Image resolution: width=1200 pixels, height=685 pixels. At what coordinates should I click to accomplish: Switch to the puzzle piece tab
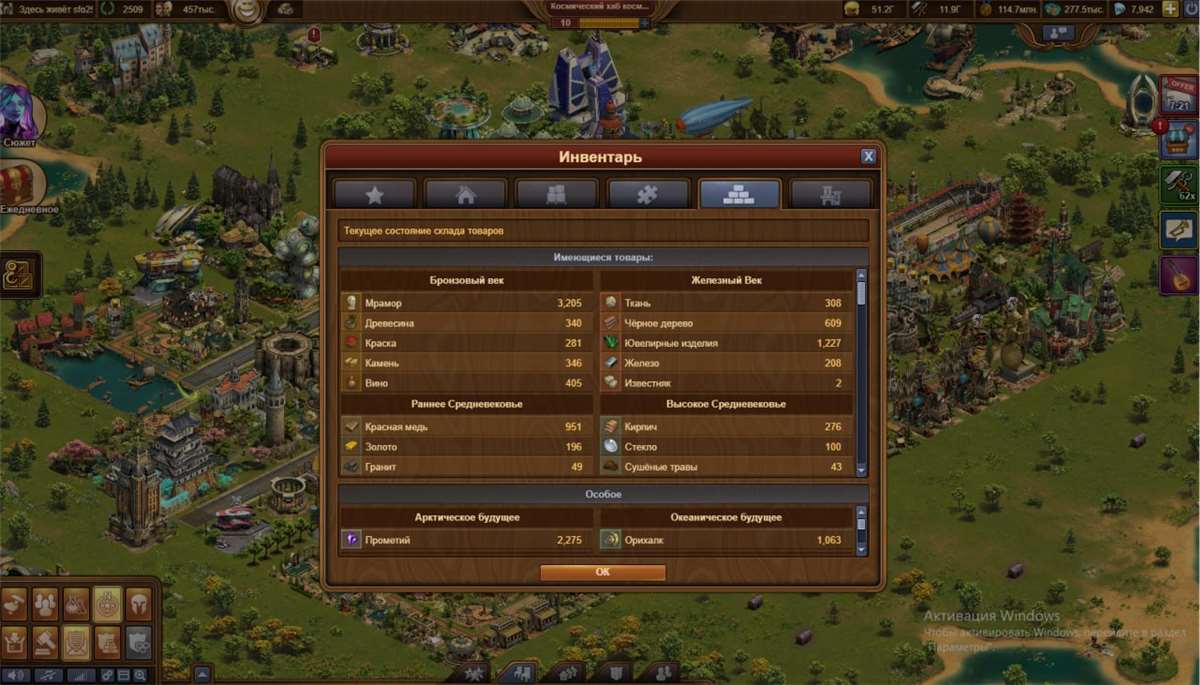pyautogui.click(x=648, y=195)
